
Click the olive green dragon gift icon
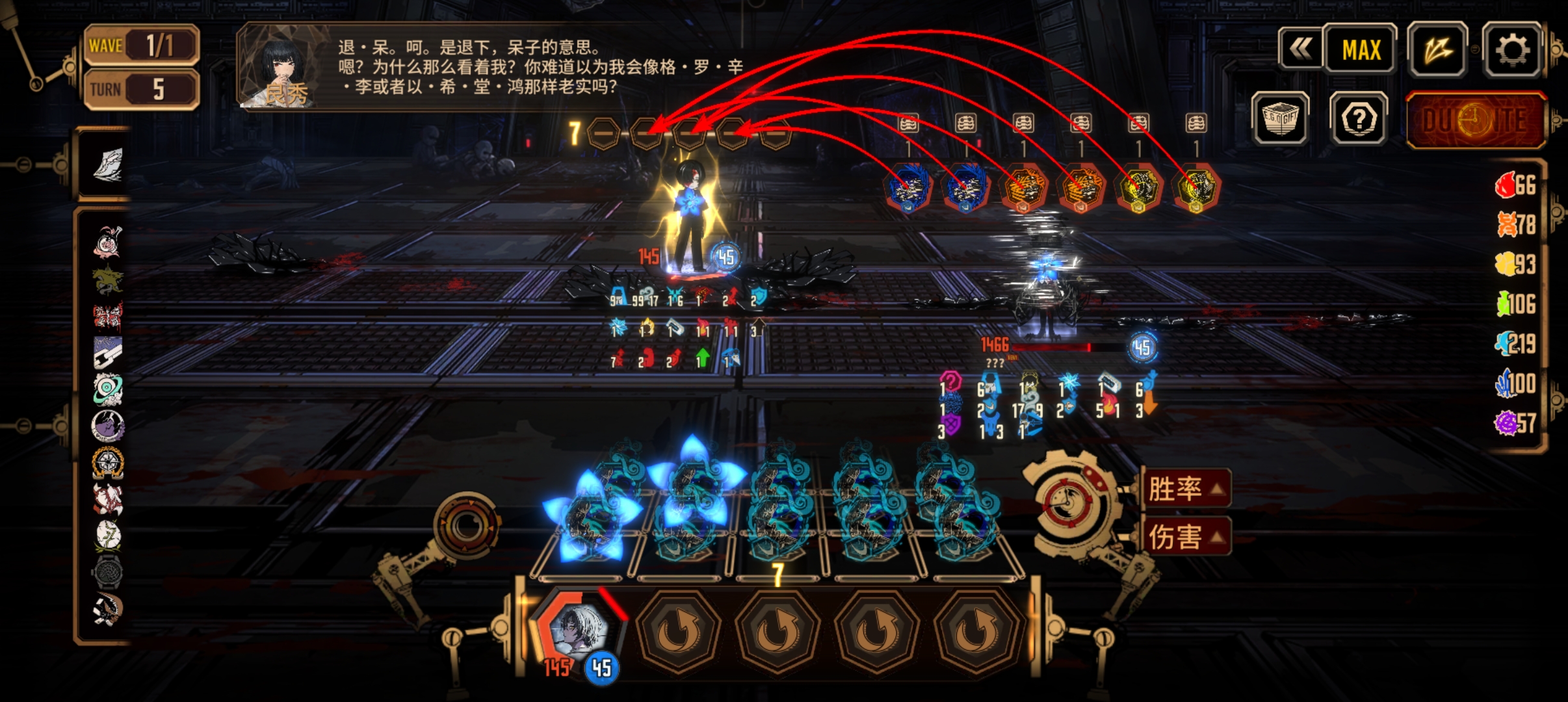[107, 279]
